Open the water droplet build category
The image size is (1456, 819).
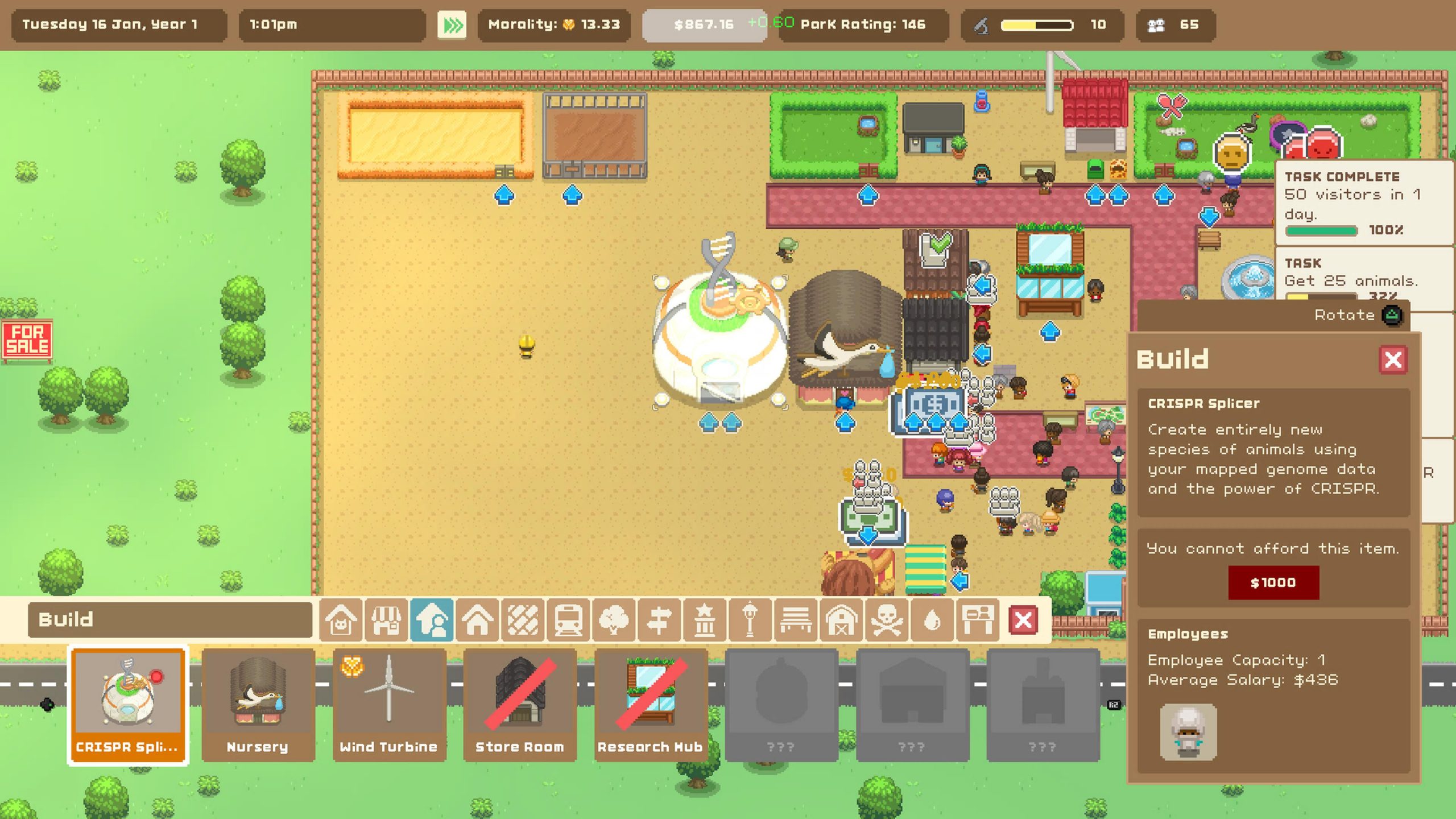click(x=932, y=619)
